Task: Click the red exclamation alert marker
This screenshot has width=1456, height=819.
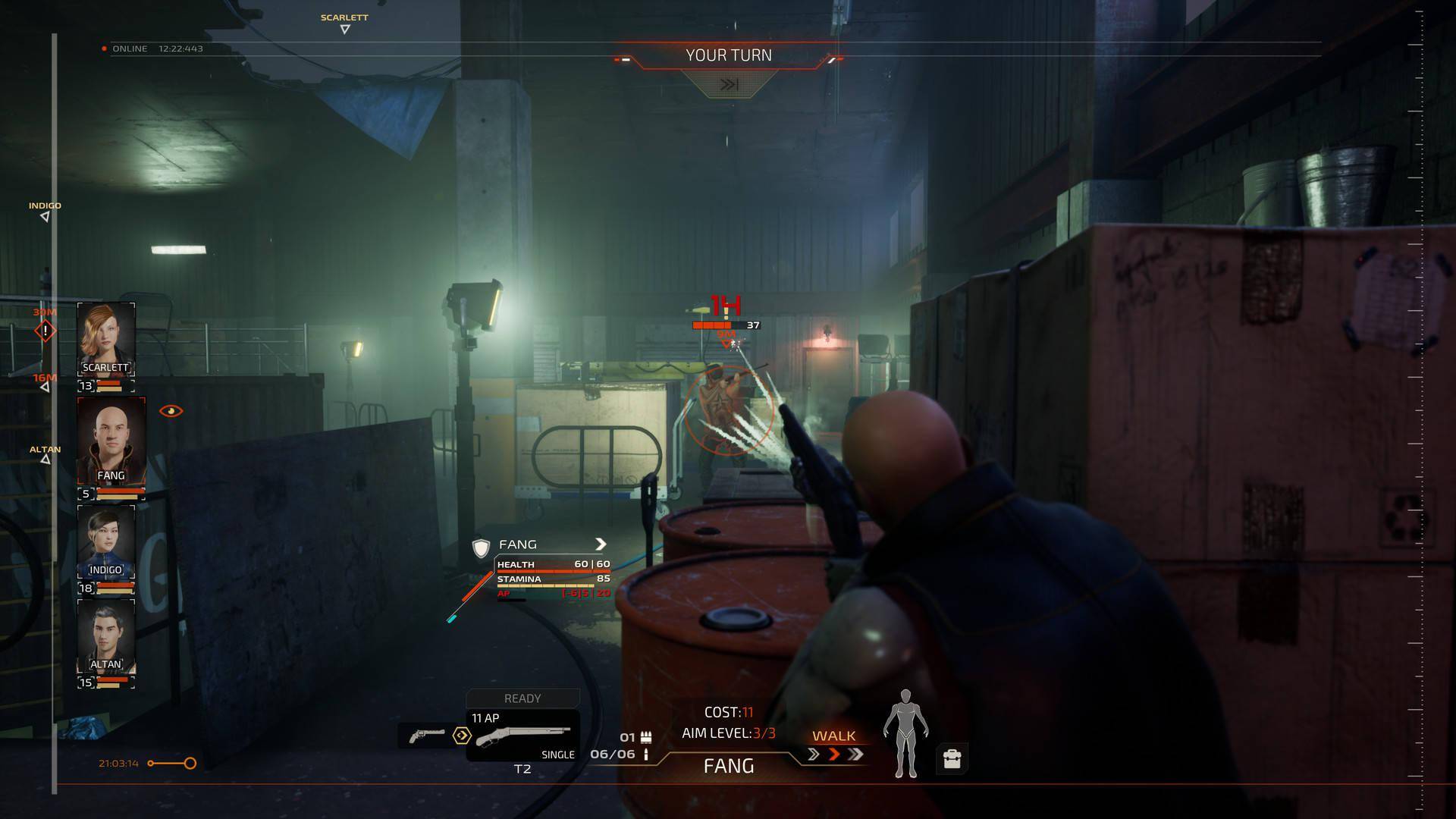Action: (x=45, y=331)
